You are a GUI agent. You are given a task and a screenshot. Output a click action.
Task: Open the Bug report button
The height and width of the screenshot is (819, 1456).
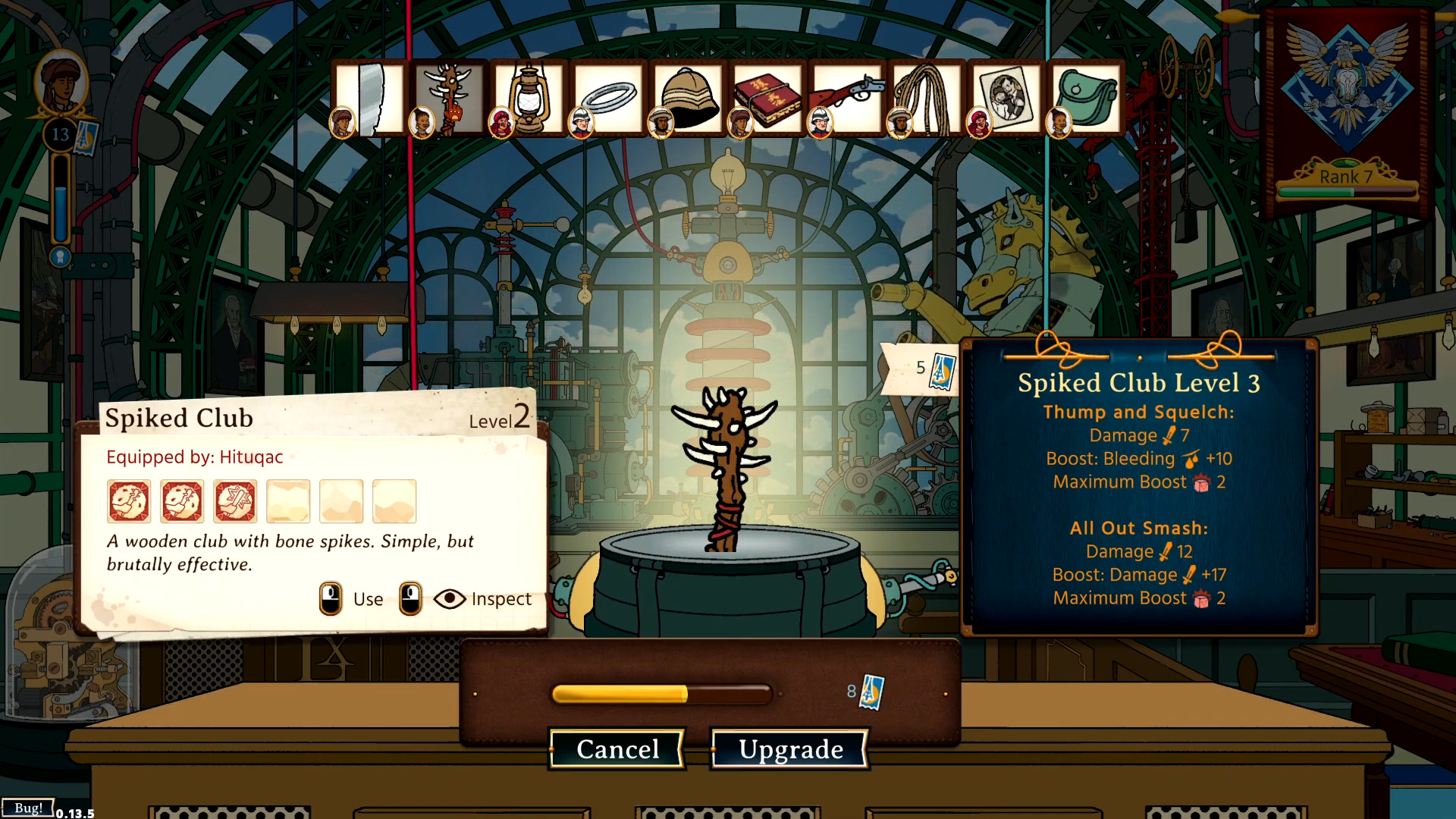click(28, 808)
